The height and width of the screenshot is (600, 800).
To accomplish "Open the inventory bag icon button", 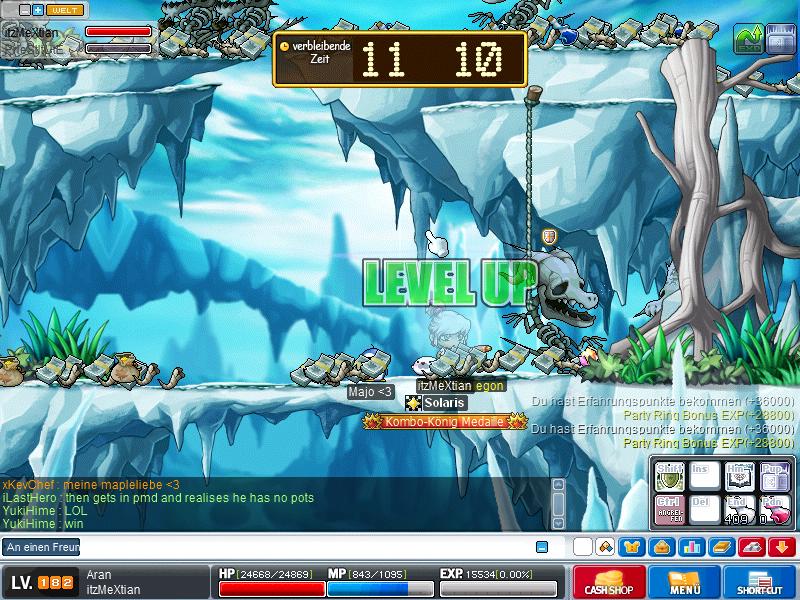I will click(660, 547).
